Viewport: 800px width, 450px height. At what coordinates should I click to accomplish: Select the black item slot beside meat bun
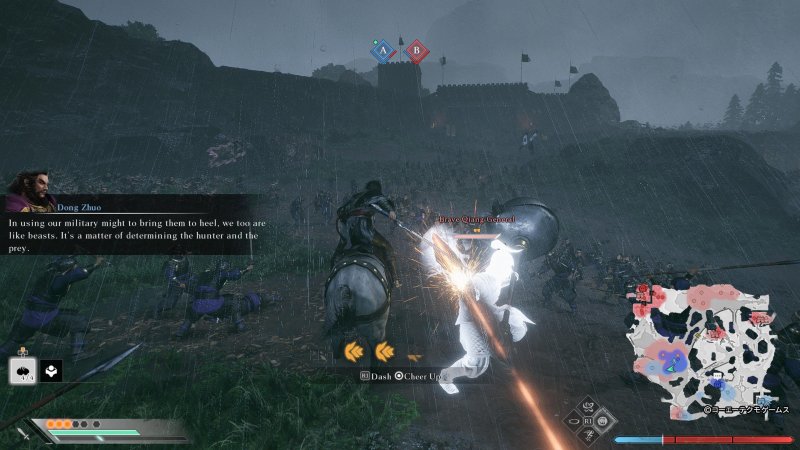pos(50,369)
